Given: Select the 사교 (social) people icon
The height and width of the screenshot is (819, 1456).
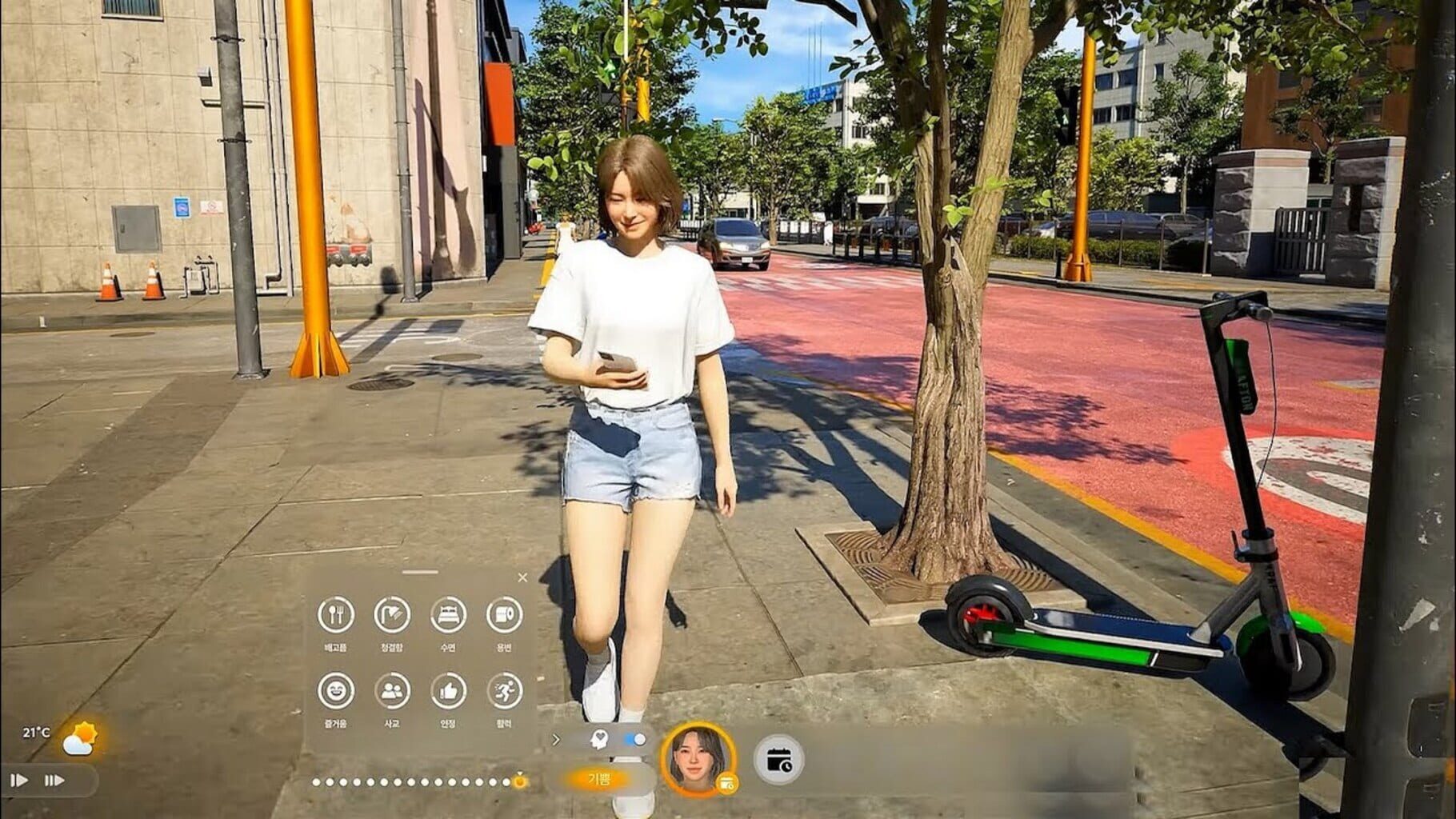Looking at the screenshot, I should pyautogui.click(x=393, y=690).
